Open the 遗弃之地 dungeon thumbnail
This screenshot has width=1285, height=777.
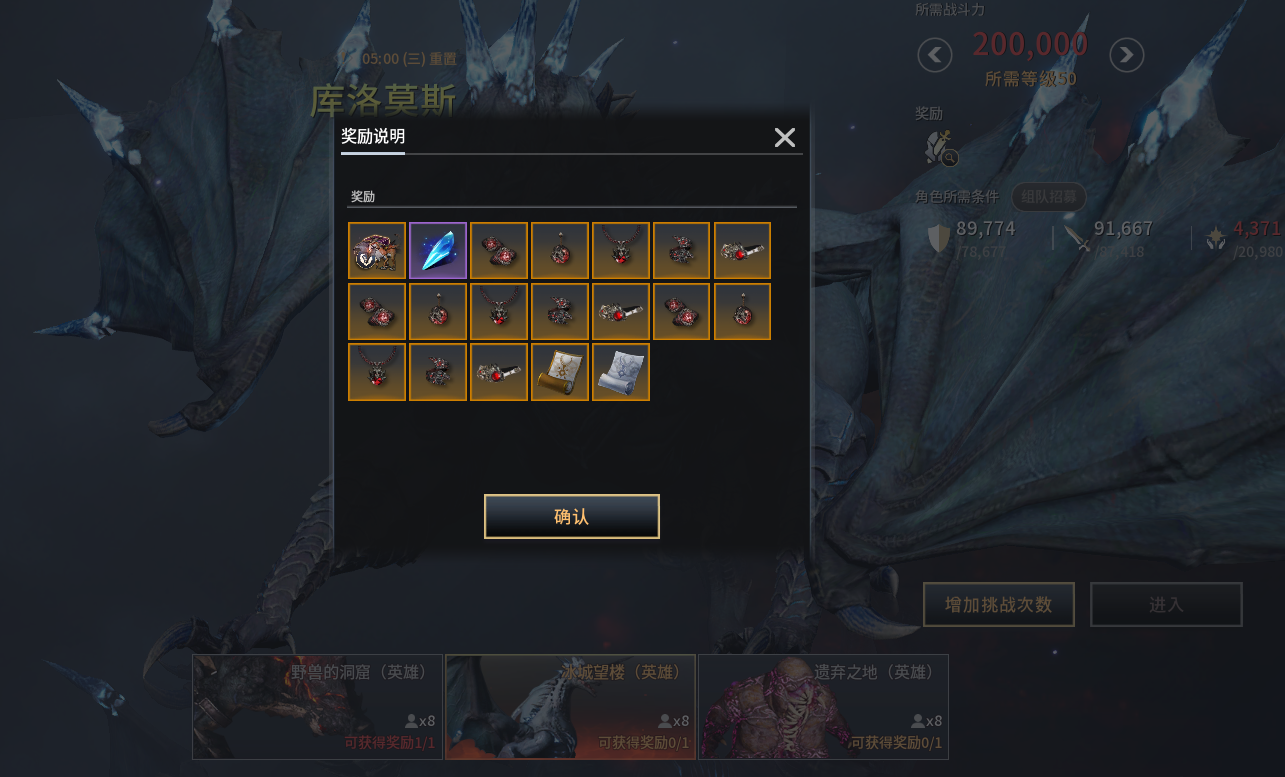click(x=824, y=707)
